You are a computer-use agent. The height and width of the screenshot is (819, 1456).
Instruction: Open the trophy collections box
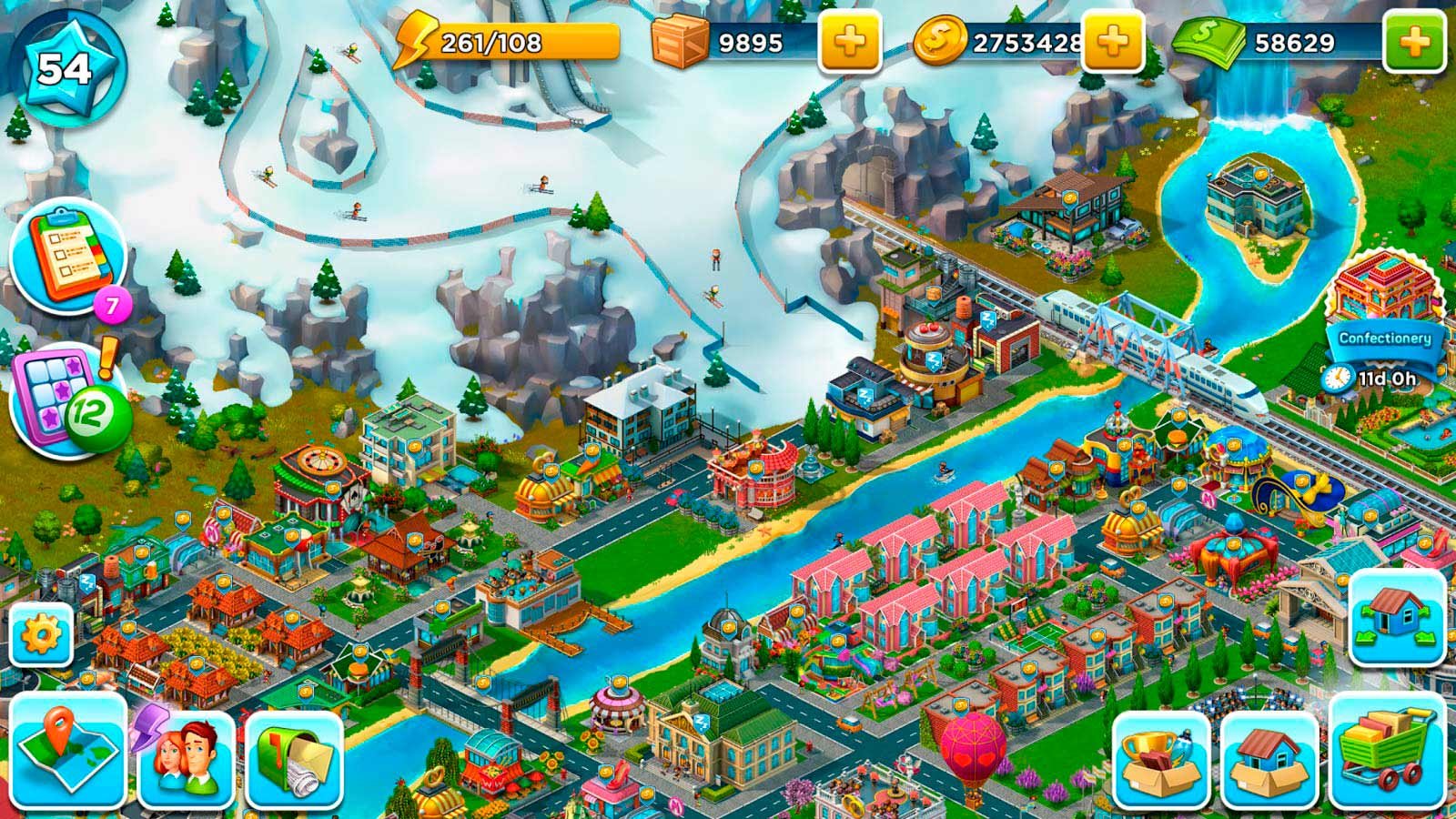click(1161, 759)
